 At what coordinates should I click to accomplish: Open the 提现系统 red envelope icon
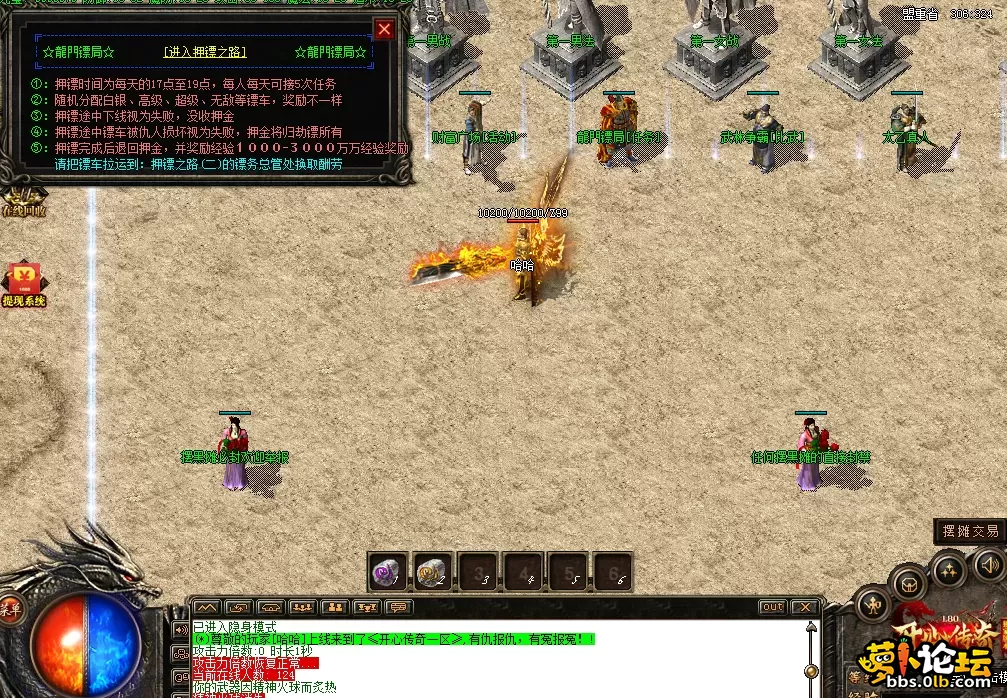coord(22,284)
